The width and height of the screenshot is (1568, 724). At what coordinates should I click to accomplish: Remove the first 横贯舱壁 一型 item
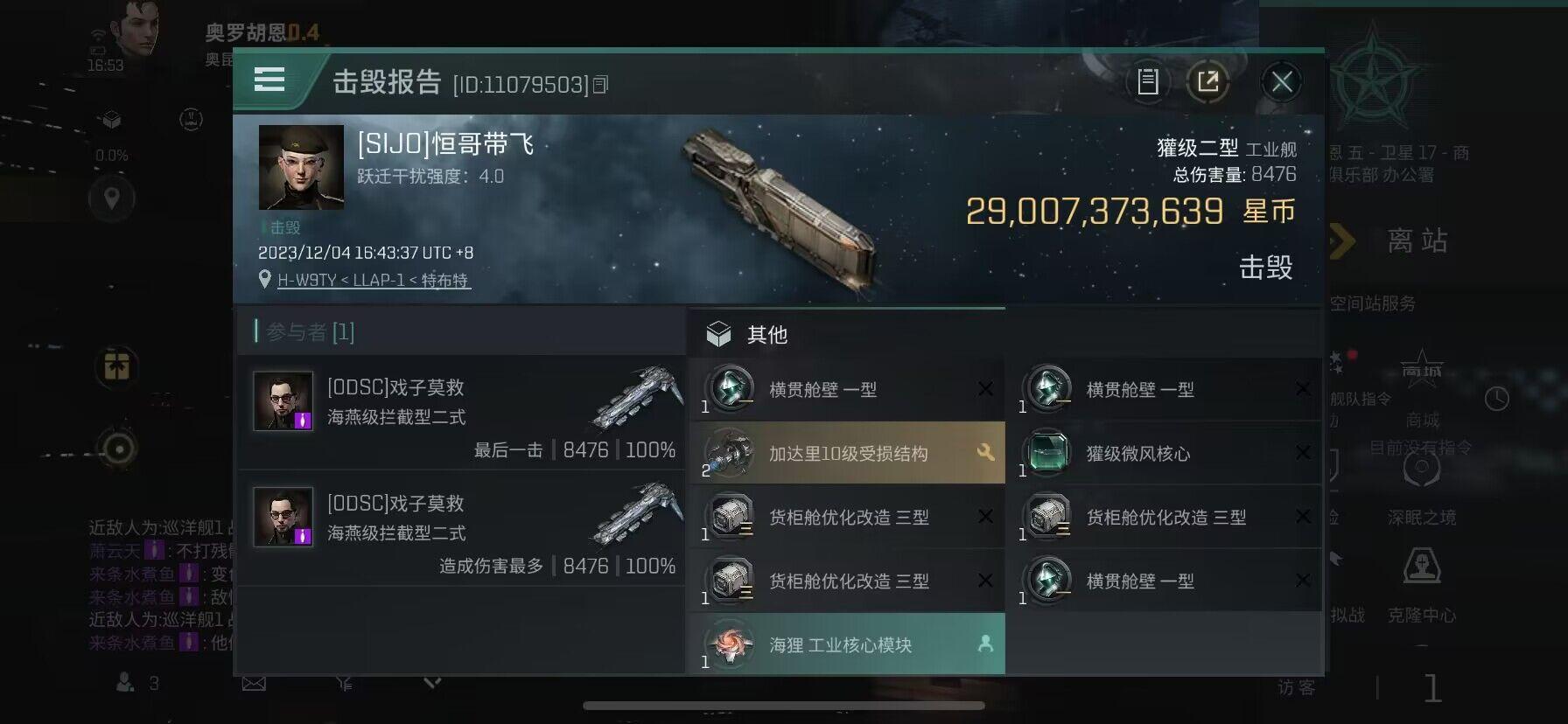click(x=987, y=389)
